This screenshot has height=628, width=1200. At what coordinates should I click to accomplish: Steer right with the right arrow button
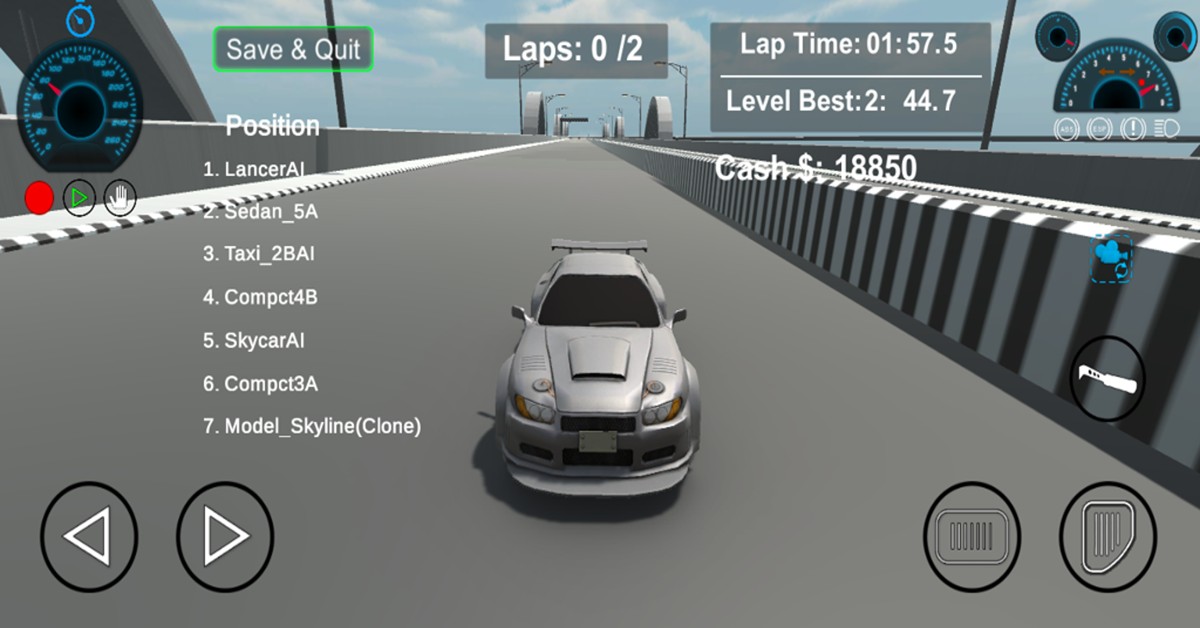click(224, 537)
